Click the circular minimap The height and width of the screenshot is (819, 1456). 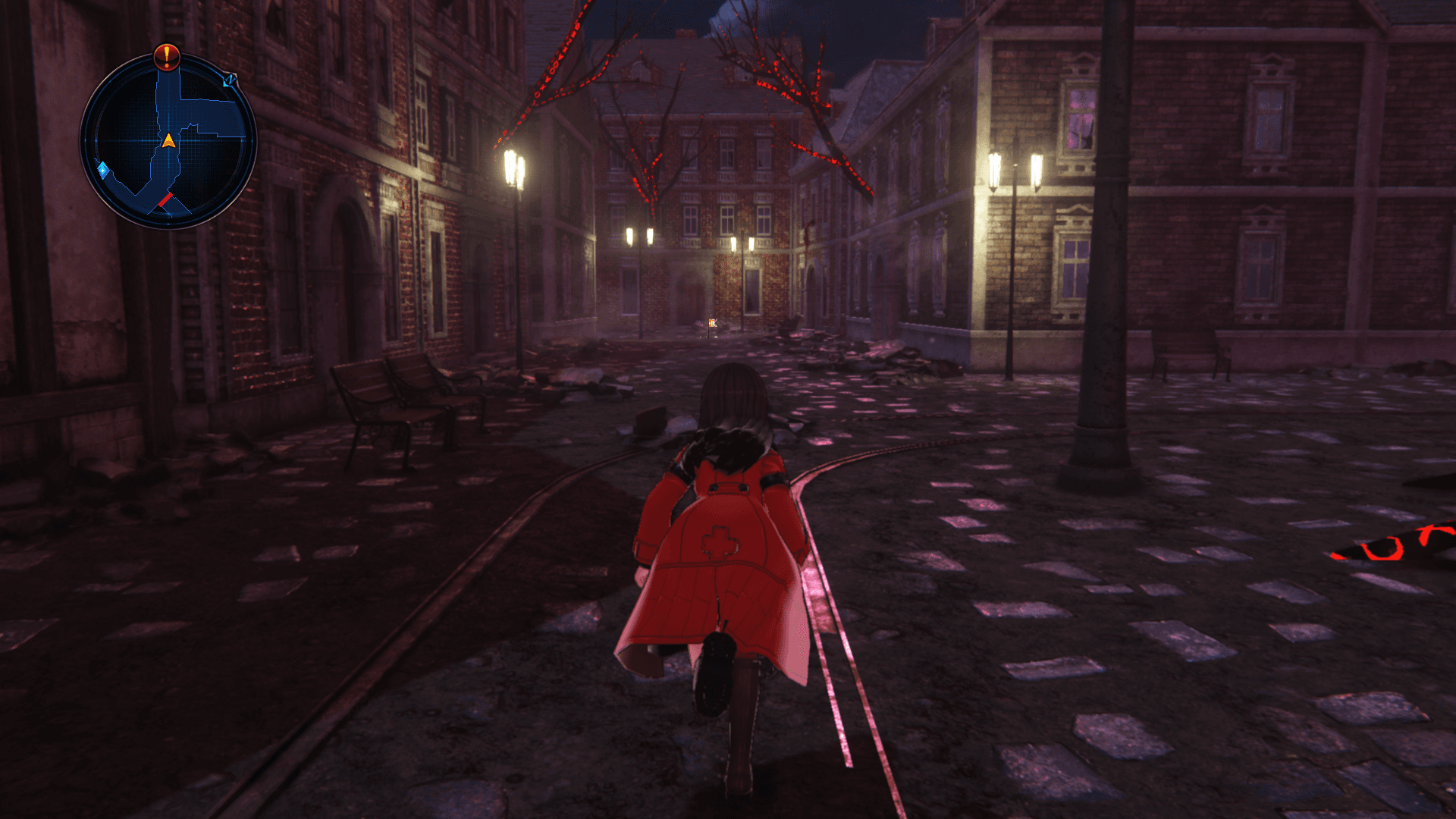click(168, 141)
